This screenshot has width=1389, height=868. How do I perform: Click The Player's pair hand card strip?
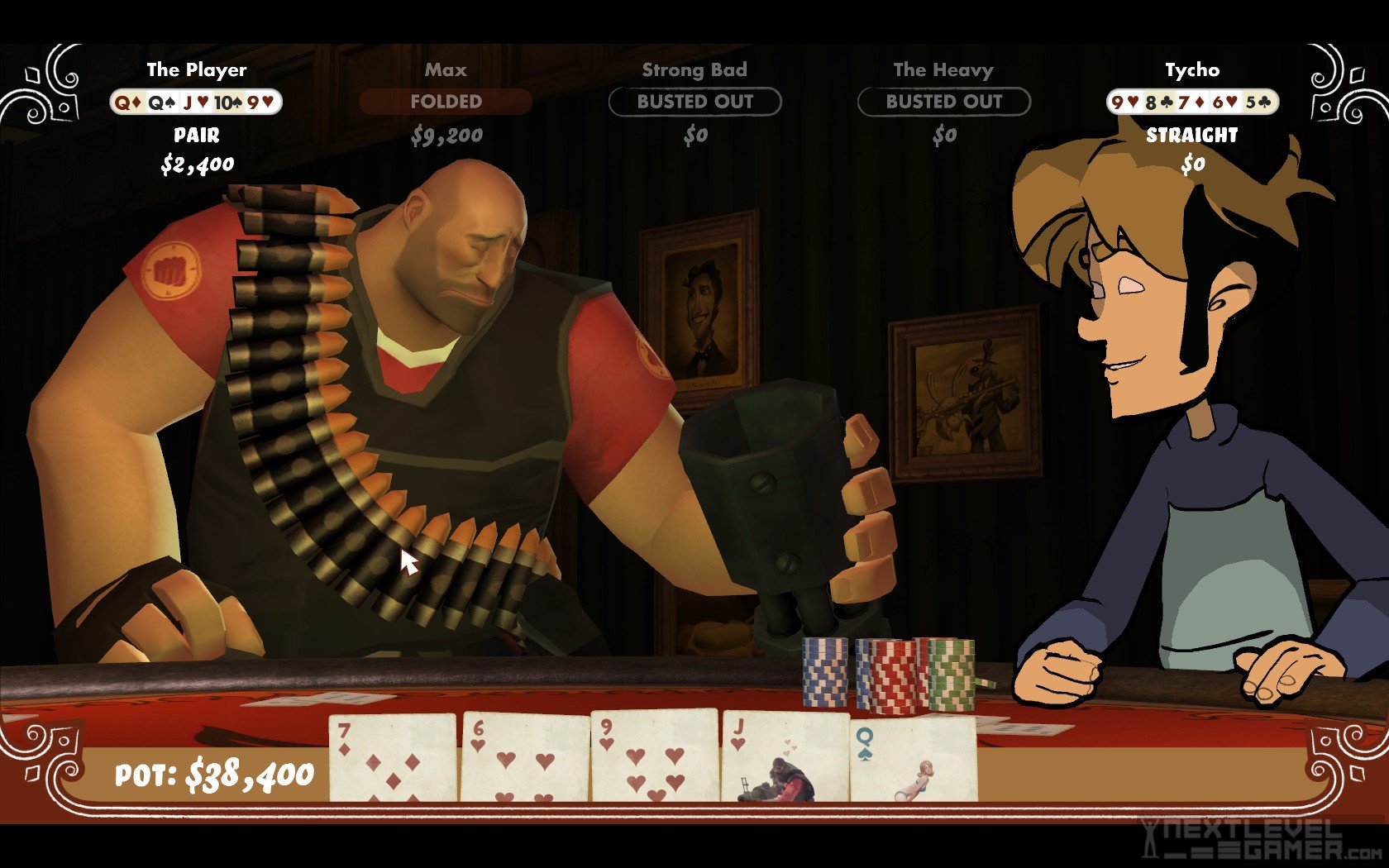197,103
